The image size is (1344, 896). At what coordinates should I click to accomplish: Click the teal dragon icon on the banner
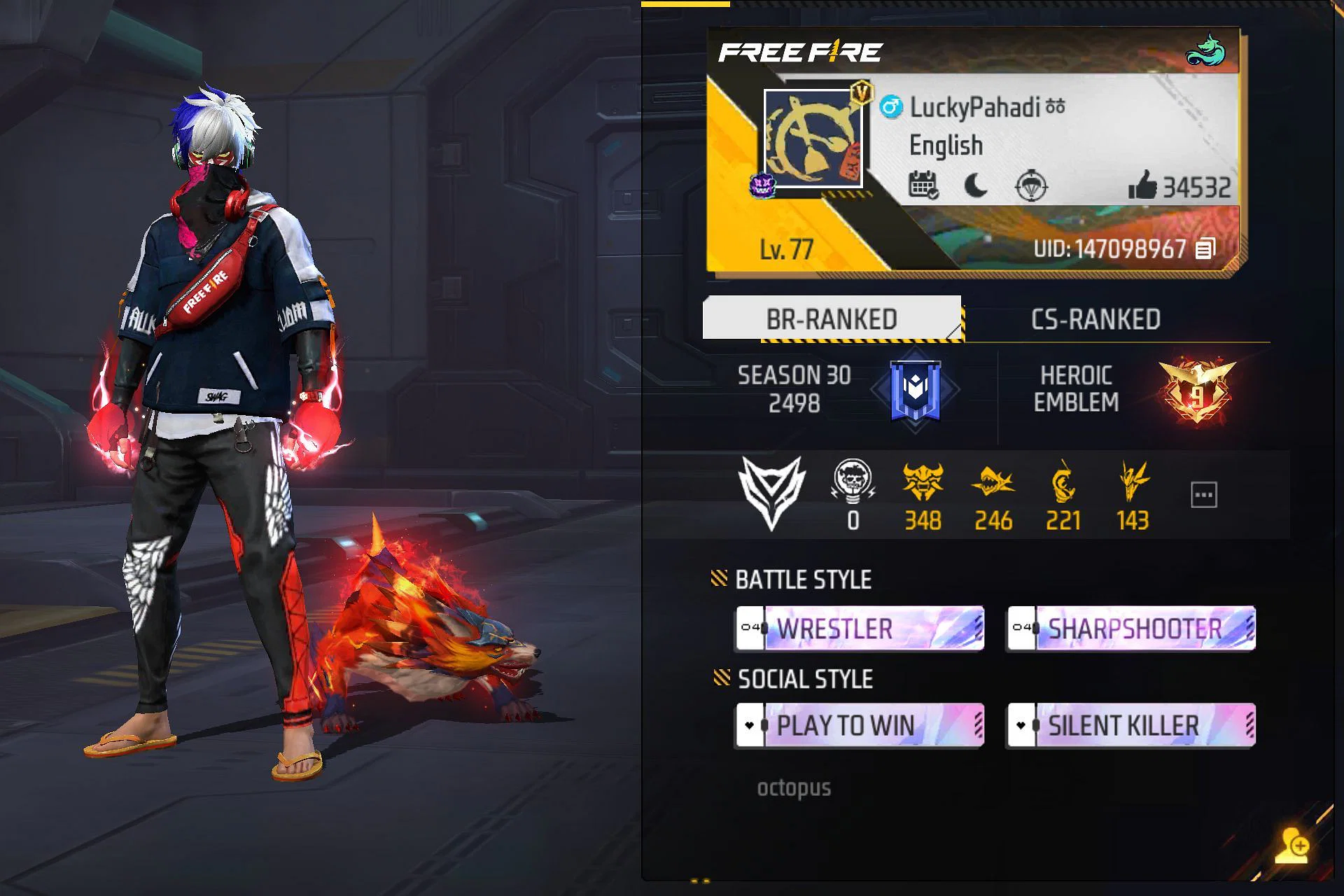click(x=1205, y=50)
